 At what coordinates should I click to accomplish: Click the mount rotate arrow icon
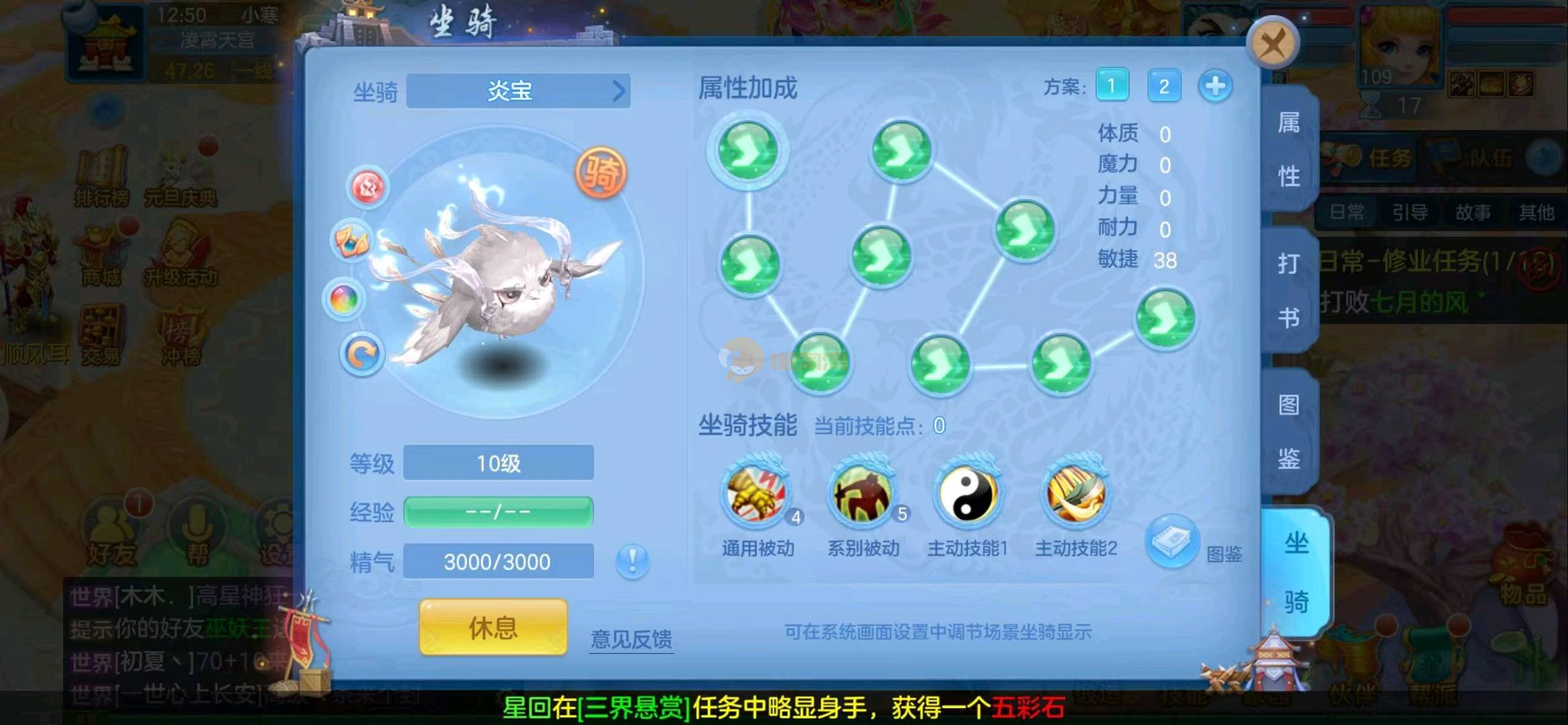point(362,354)
